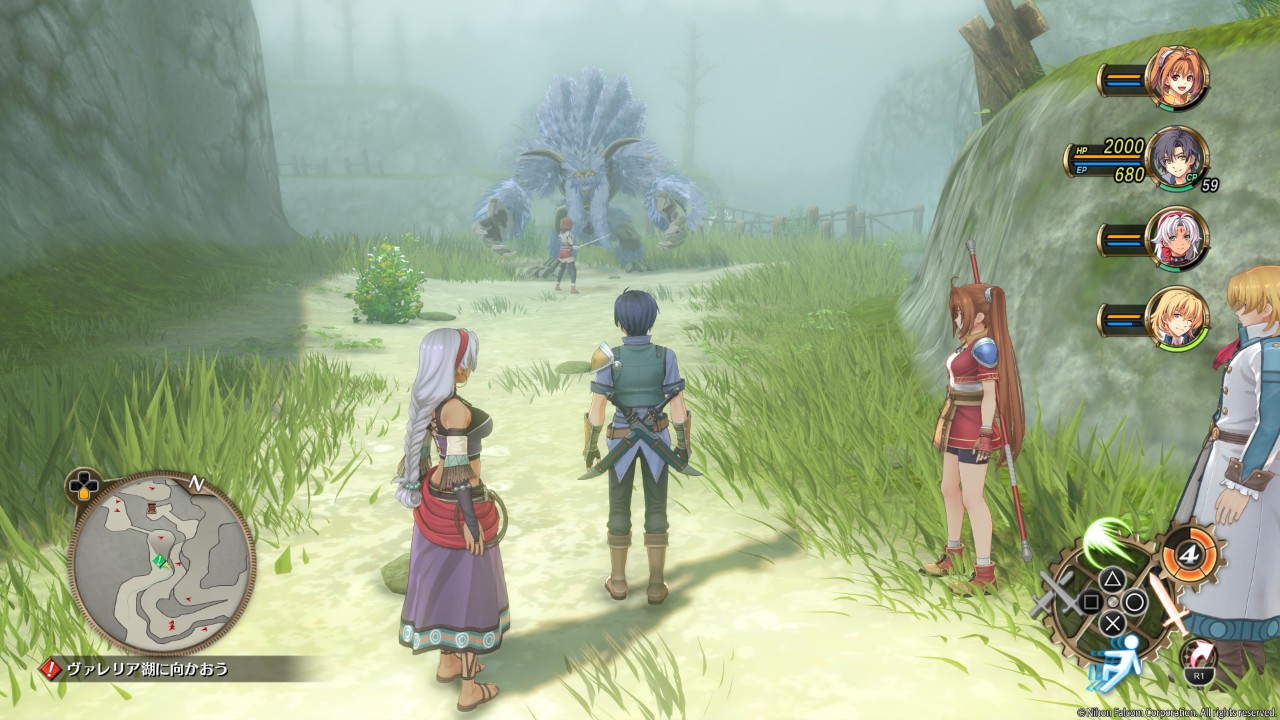Choose the silver-haired party member portrait
The width and height of the screenshot is (1280, 720).
point(1176,238)
